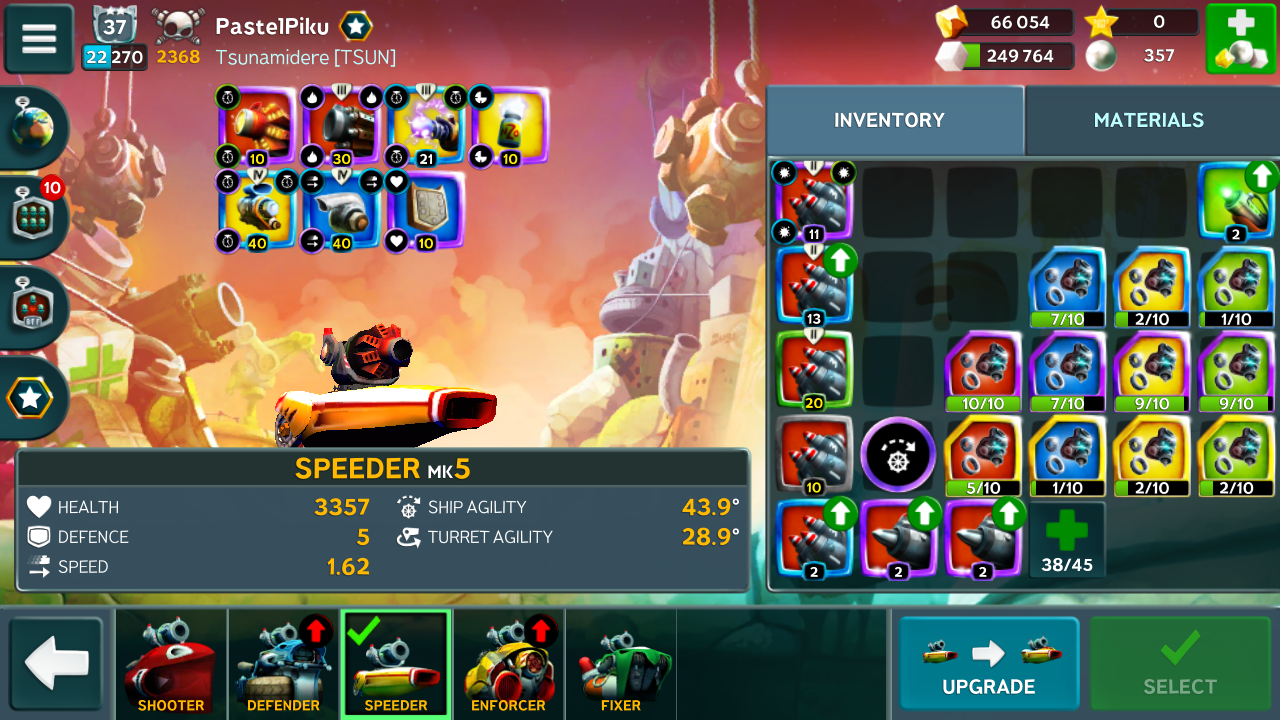1280x720 pixels.
Task: Go back with the white arrow button
Action: coord(56,664)
